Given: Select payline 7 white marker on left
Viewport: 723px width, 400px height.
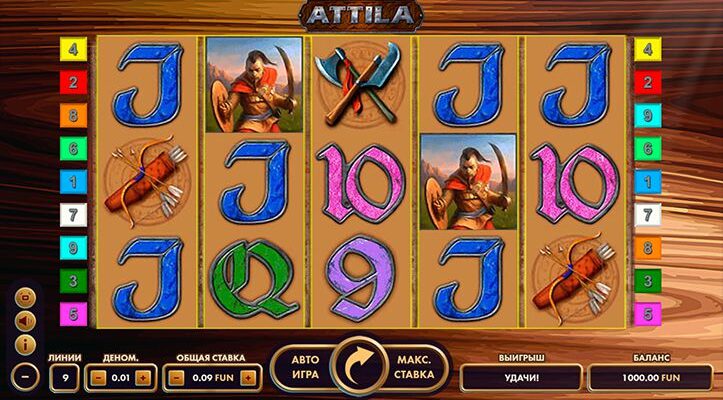Looking at the screenshot, I should [x=73, y=213].
